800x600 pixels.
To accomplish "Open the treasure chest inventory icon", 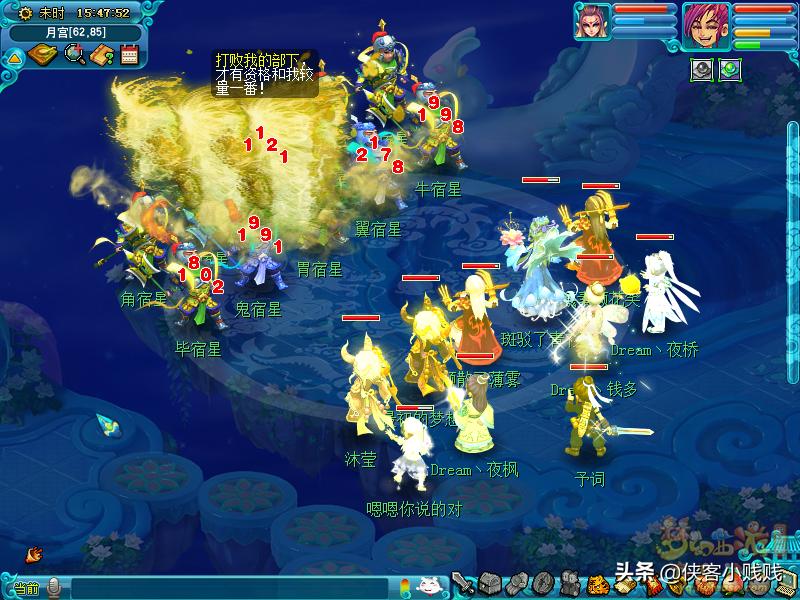I will point(489,584).
